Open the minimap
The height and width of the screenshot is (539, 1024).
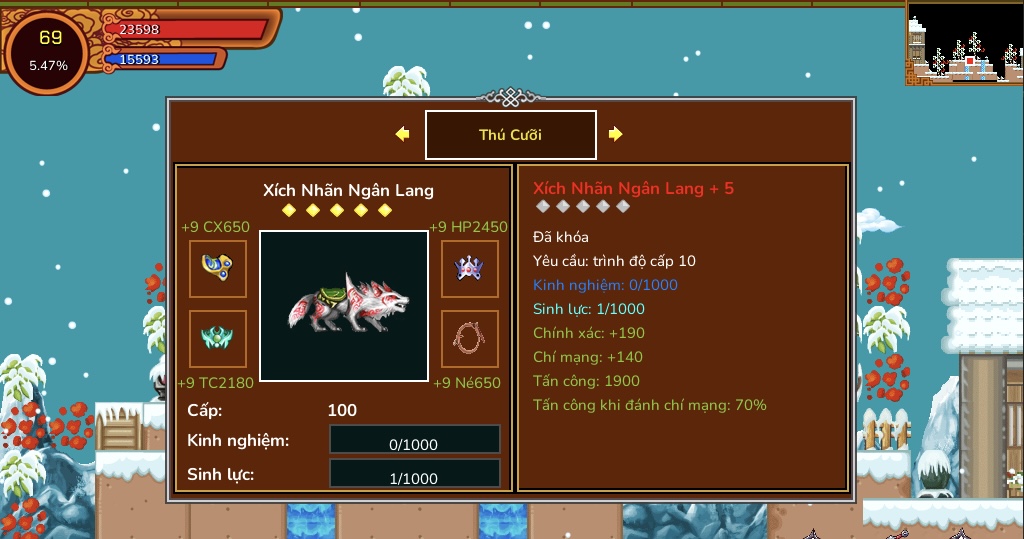pos(964,42)
